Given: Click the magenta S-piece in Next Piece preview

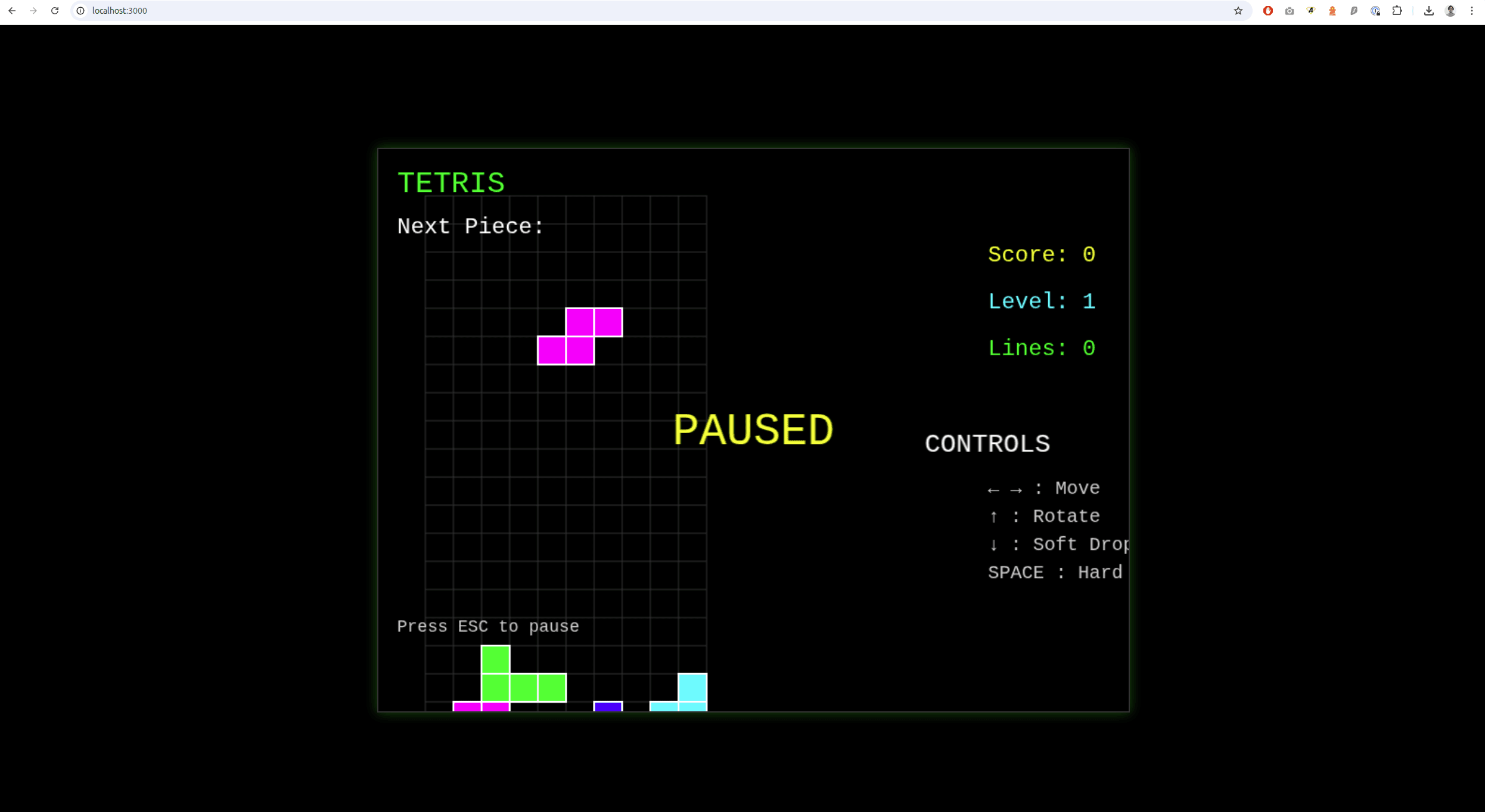Looking at the screenshot, I should (x=579, y=335).
